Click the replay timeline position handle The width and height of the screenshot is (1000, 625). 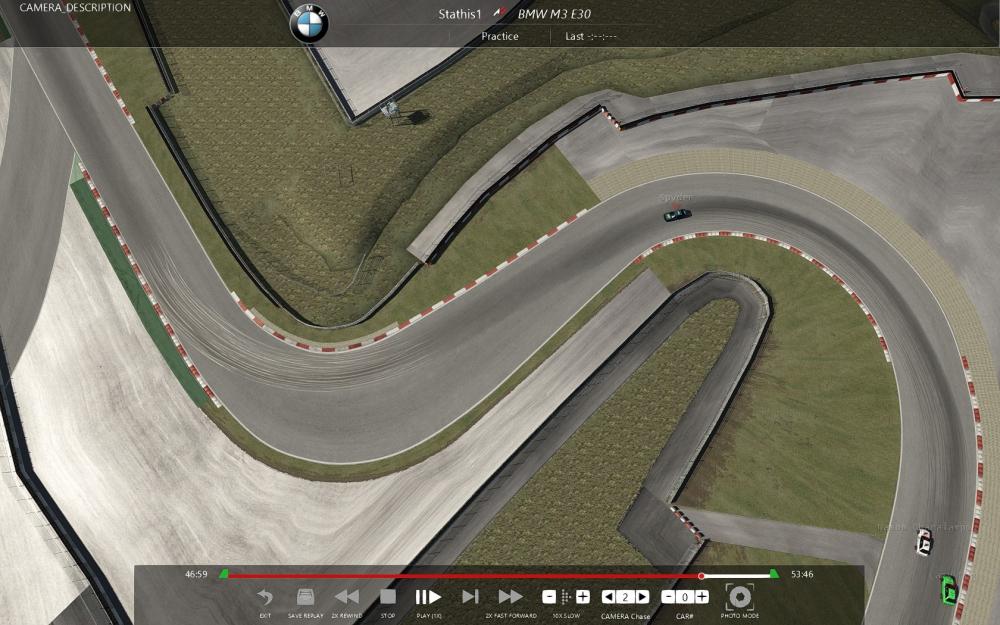pos(701,576)
